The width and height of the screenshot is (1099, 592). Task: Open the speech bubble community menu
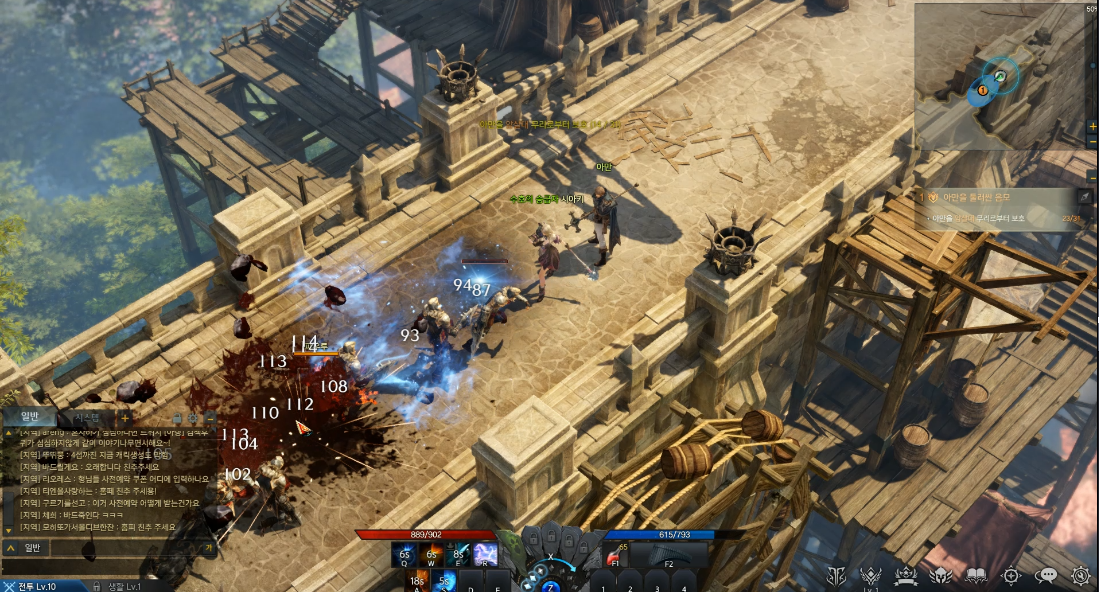point(1047,575)
